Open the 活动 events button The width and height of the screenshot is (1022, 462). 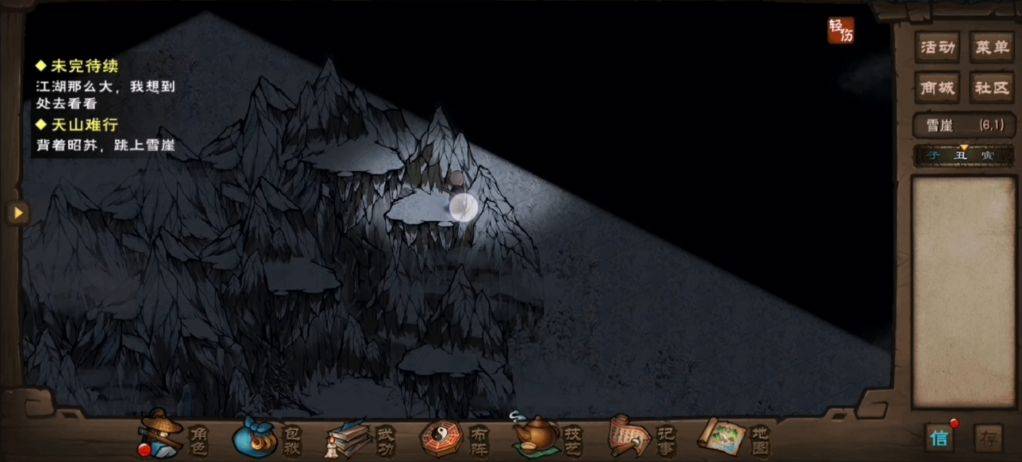(x=937, y=47)
